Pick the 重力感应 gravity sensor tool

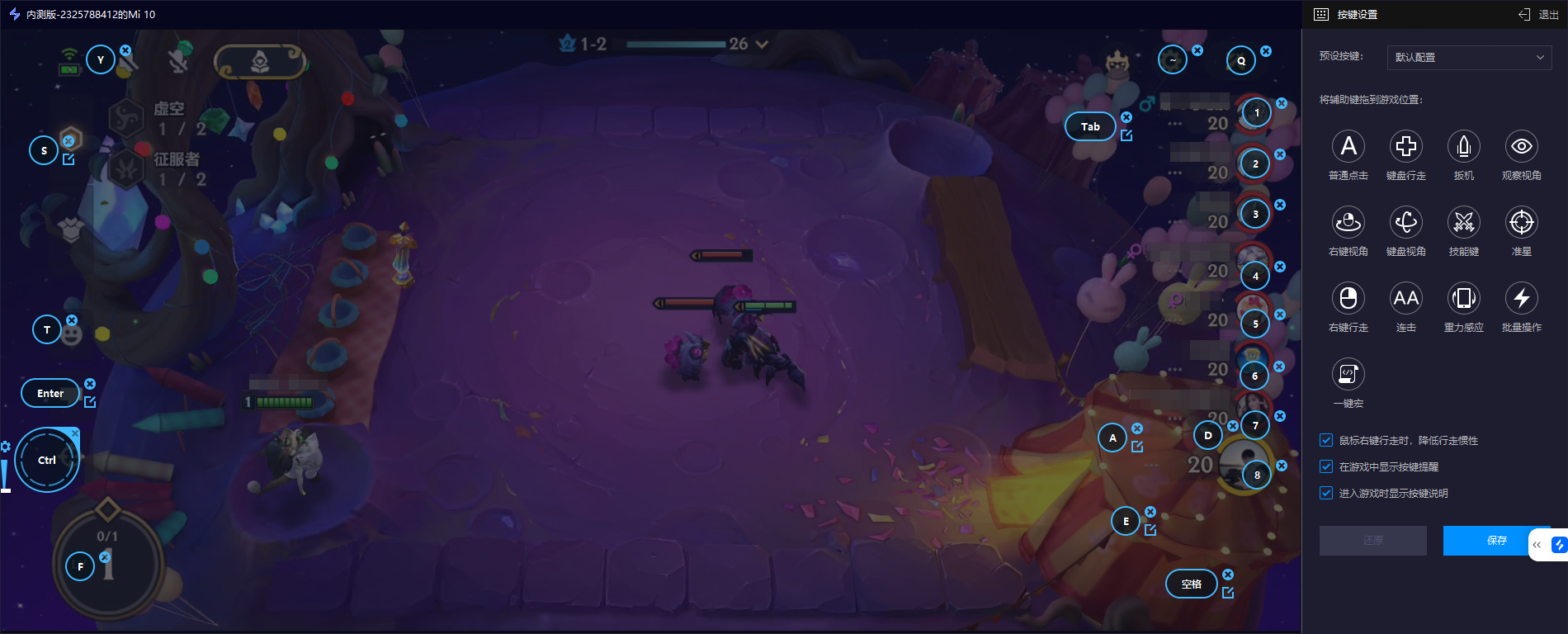(1464, 299)
